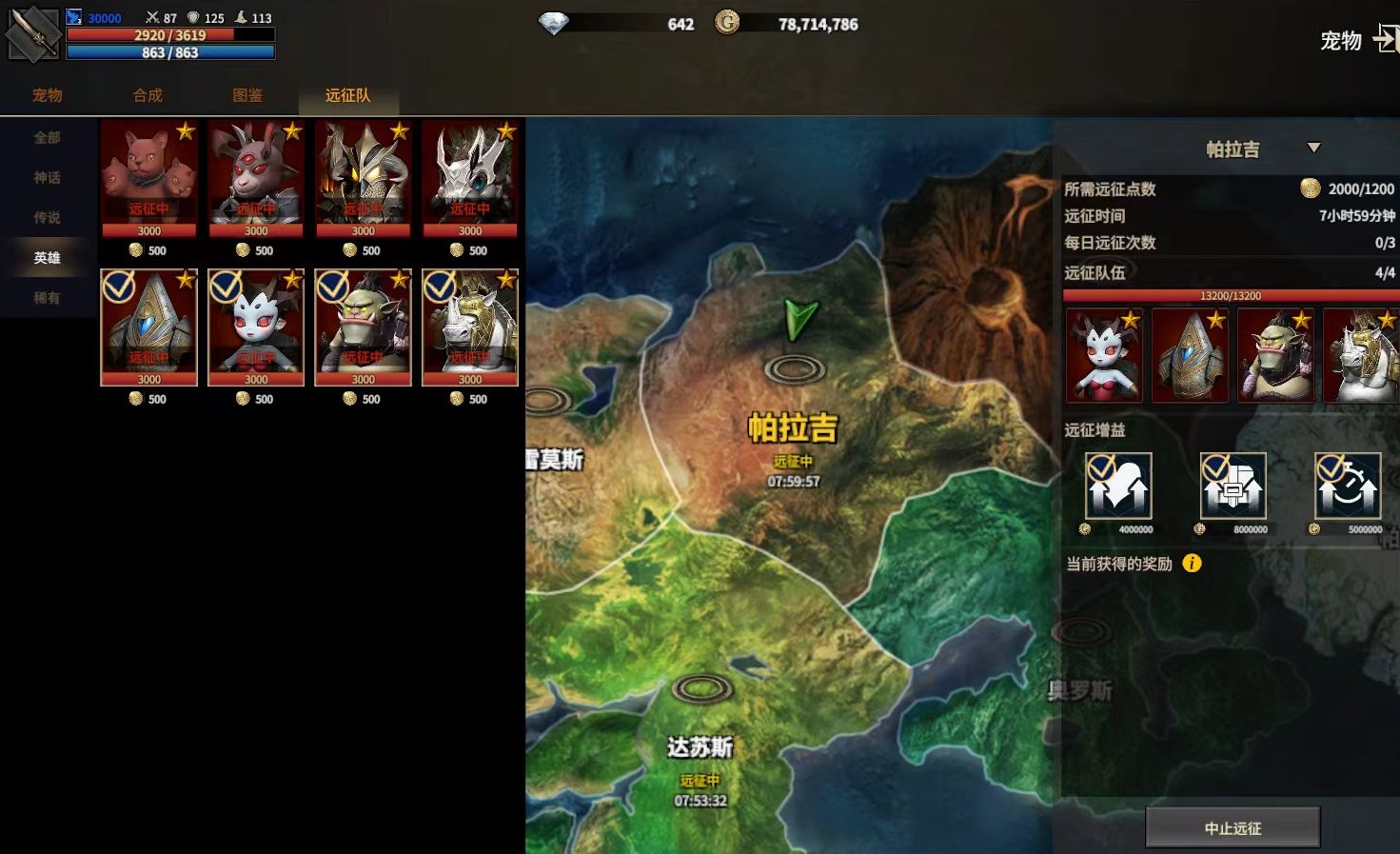Select the three-headed red dog pet card
This screenshot has width=1400, height=854.
click(148, 178)
